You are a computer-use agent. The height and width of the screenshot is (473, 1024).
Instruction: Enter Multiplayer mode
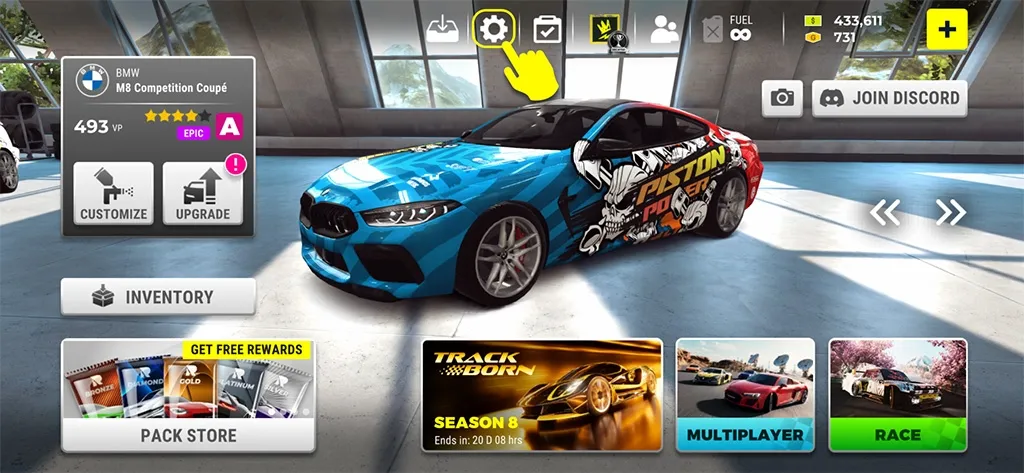pos(745,395)
